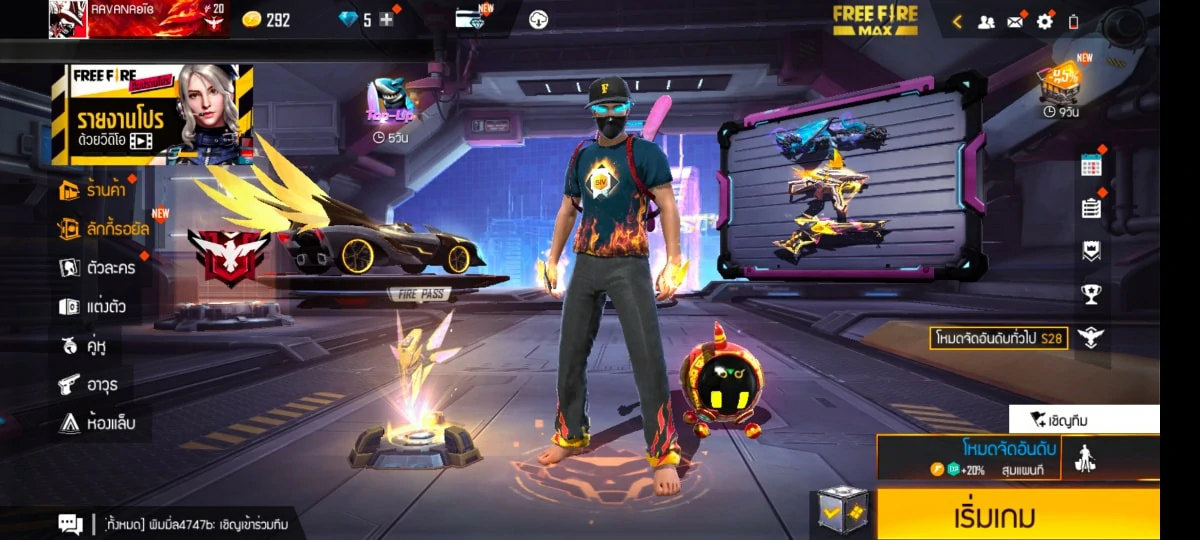Open the mail envelope icon
This screenshot has height=540, width=1200.
[x=1015, y=21]
